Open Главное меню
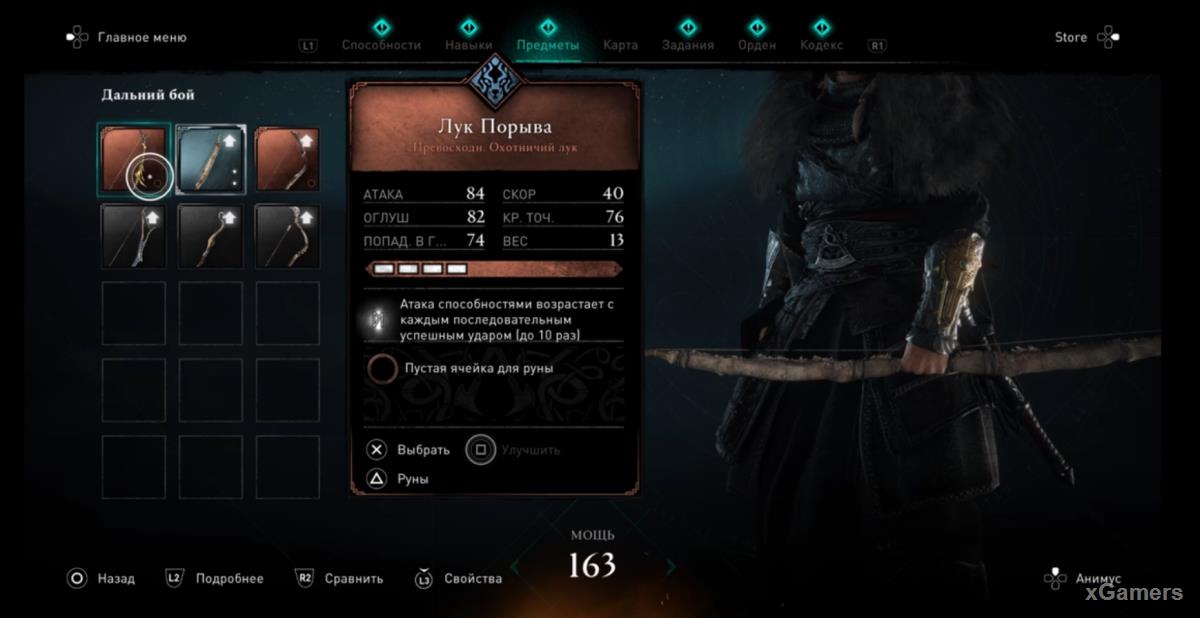 click(141, 37)
